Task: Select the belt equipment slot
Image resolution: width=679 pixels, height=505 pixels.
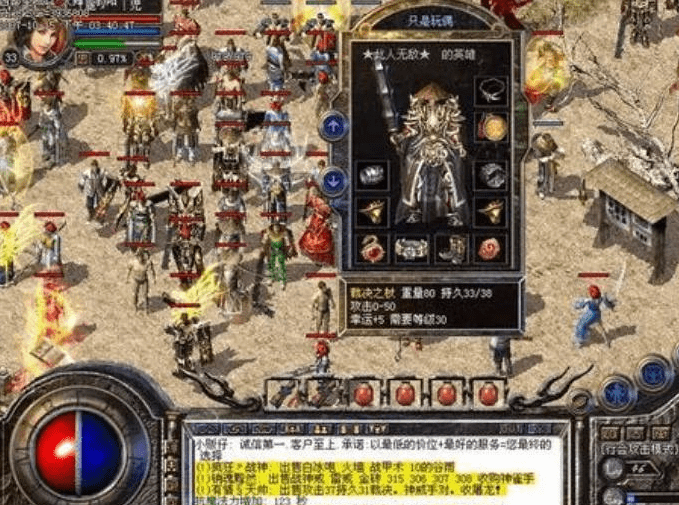Action: (x=411, y=248)
